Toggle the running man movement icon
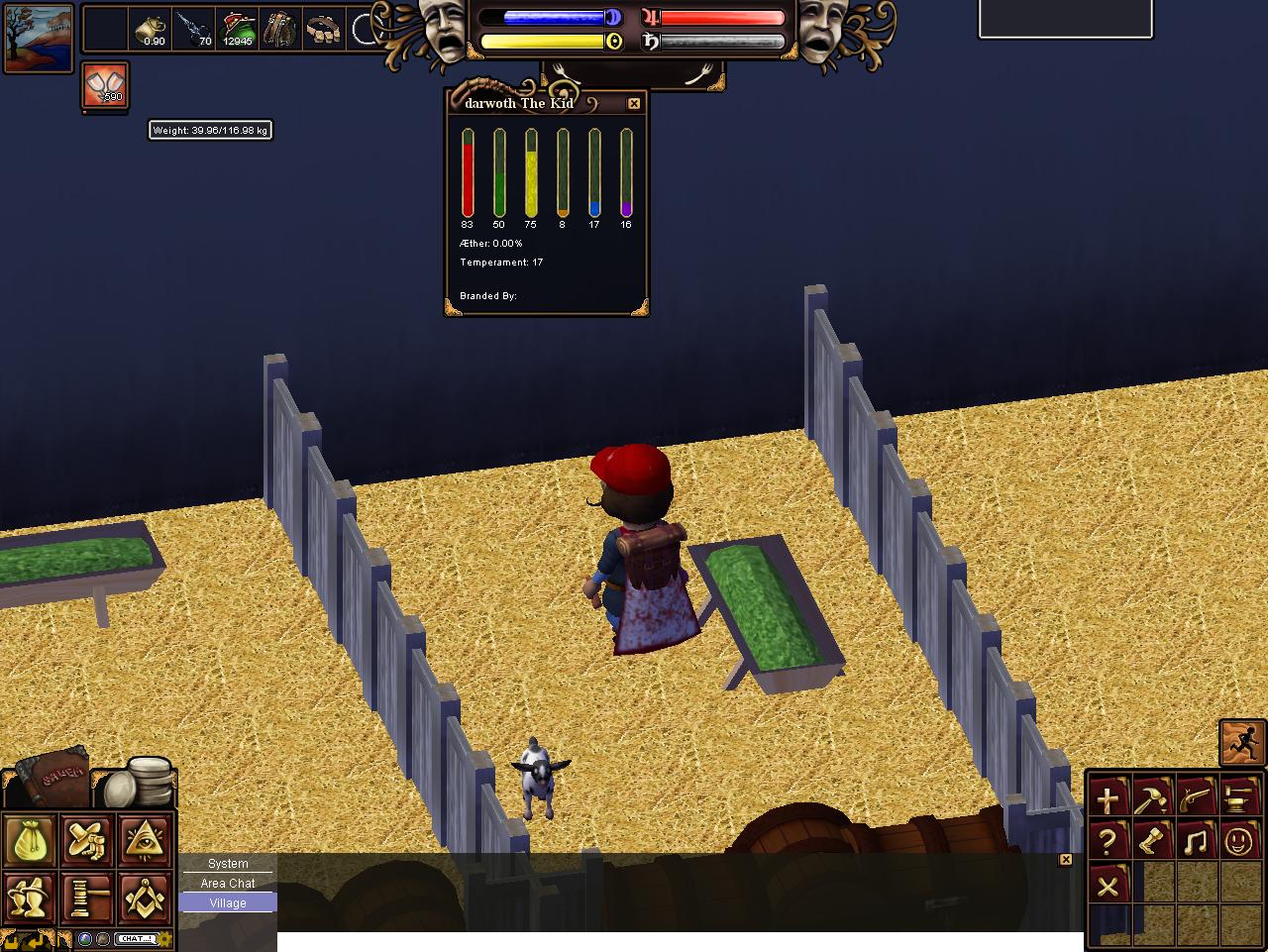Image resolution: width=1268 pixels, height=952 pixels. 1242,742
